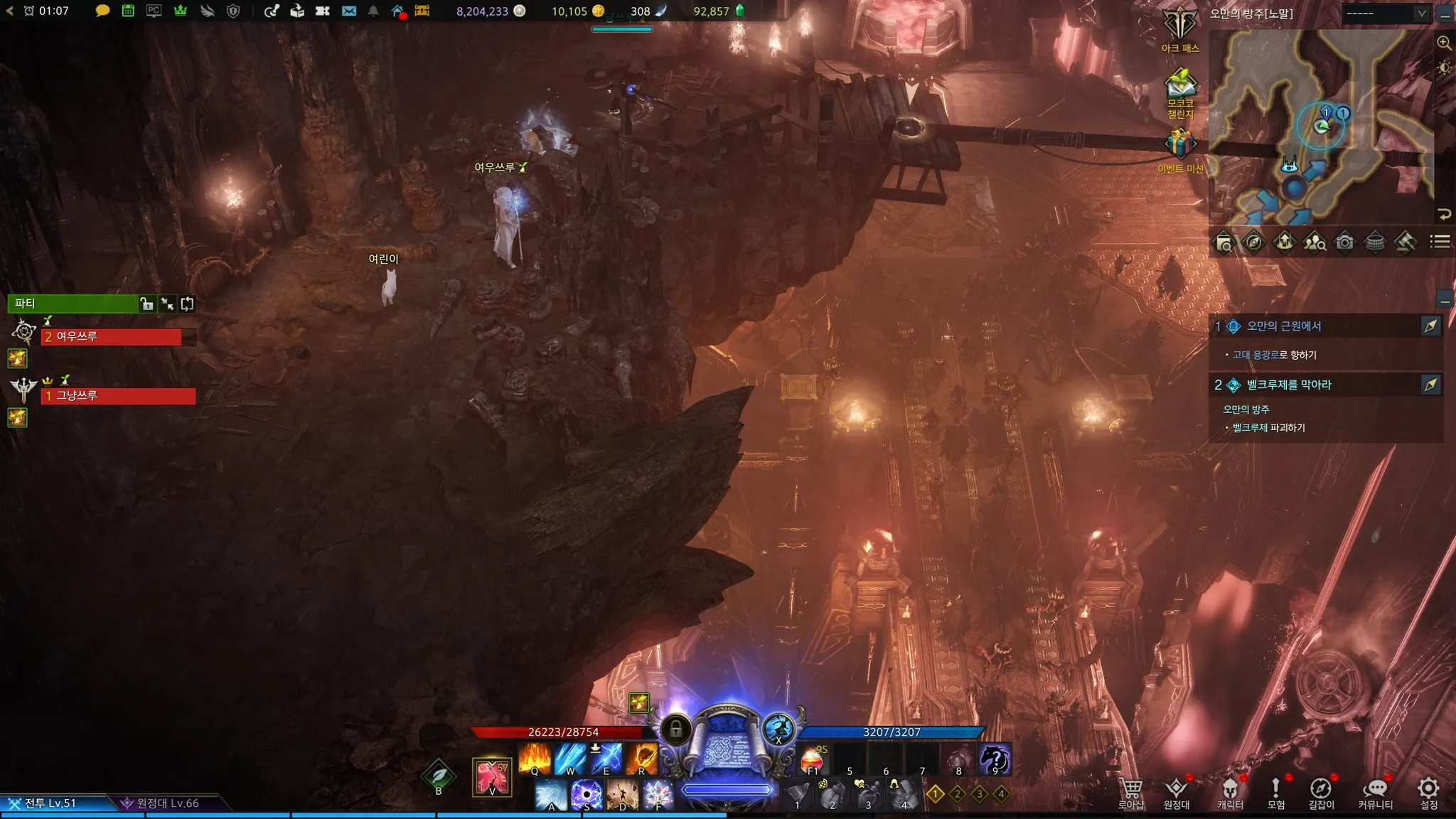Screen dimensions: 1456x819
Task: Open the 모험 adventure menu
Action: 1276,792
